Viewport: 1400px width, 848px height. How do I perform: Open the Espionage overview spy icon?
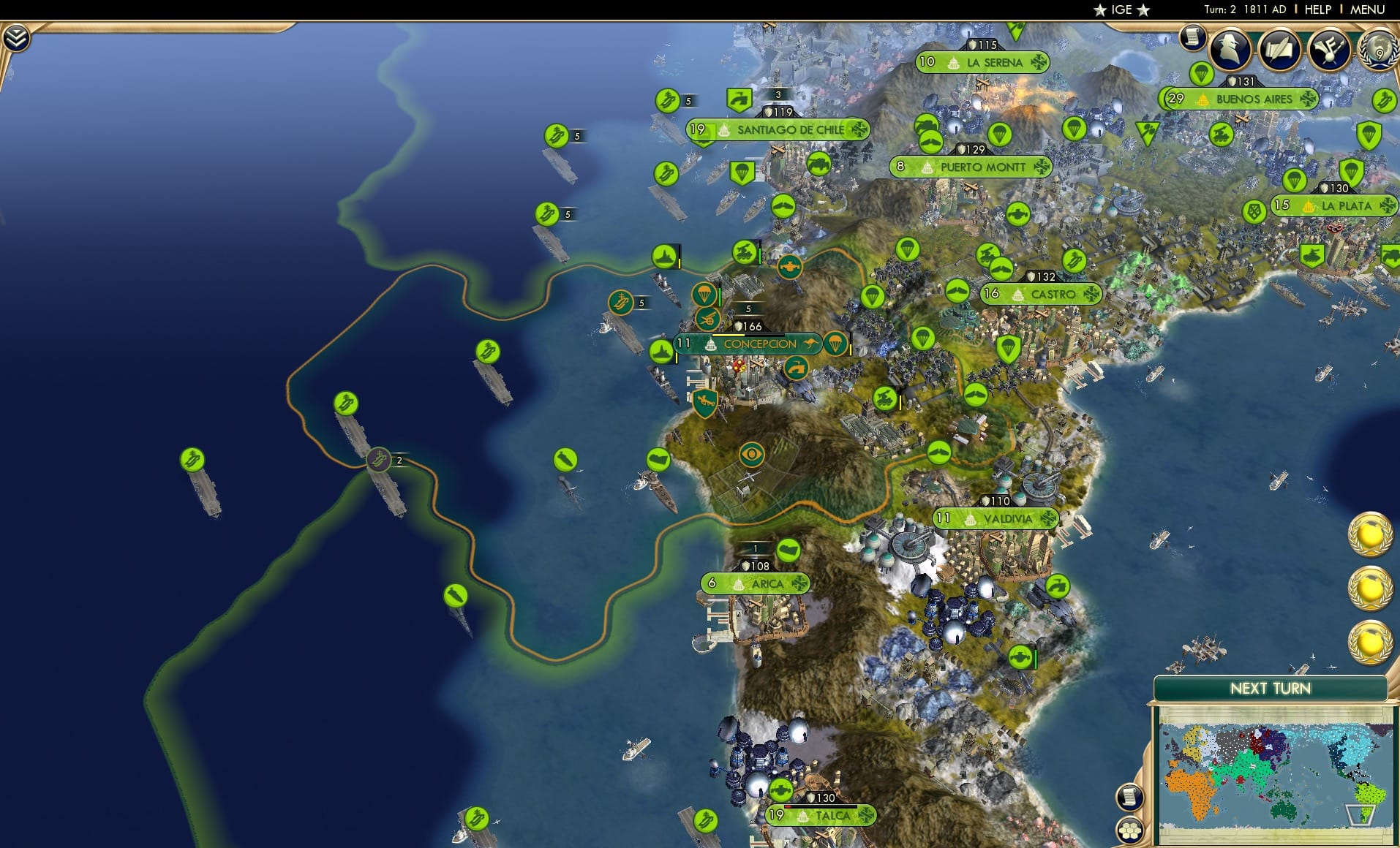point(1231,50)
